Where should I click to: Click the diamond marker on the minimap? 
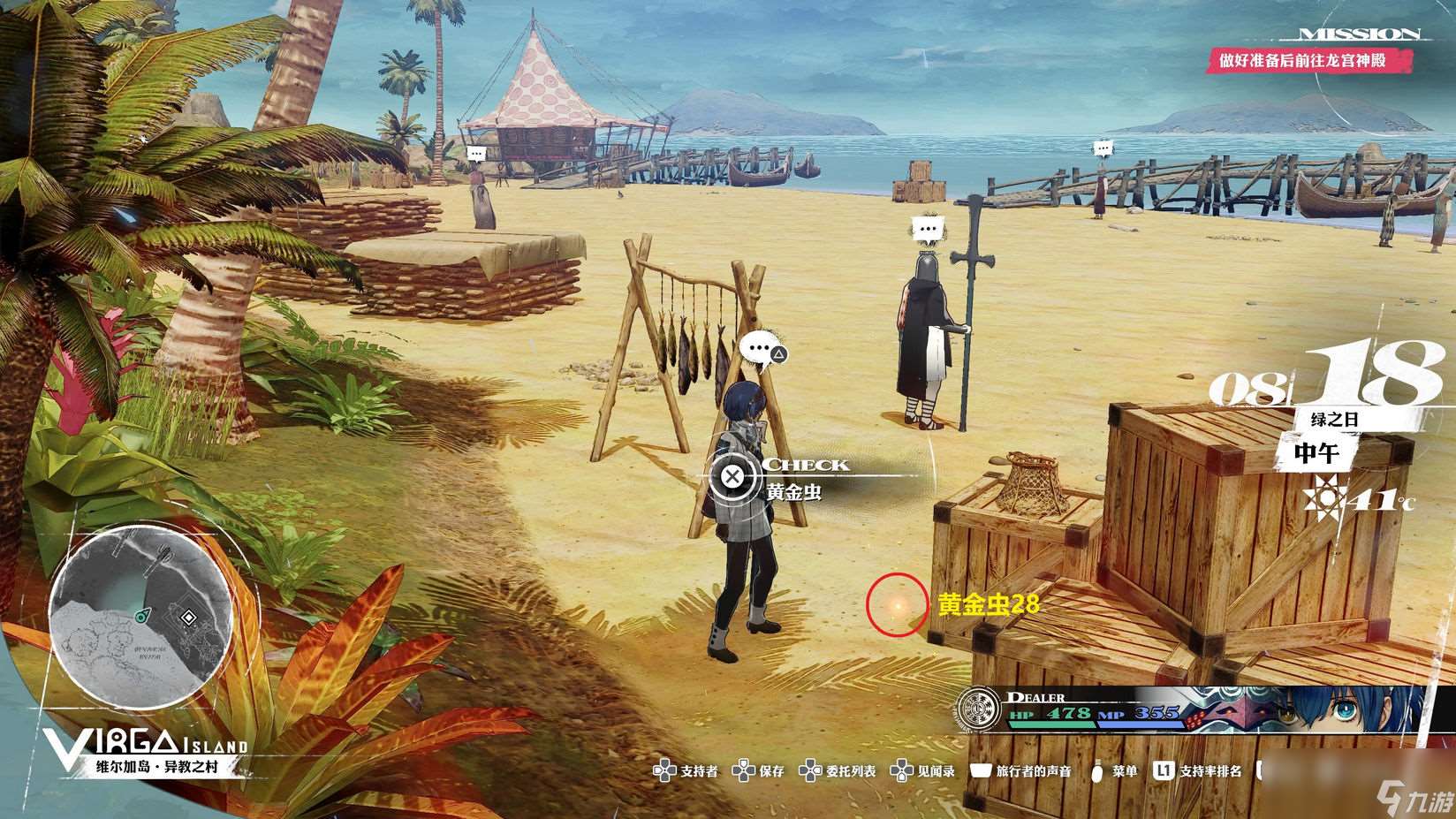[x=188, y=618]
